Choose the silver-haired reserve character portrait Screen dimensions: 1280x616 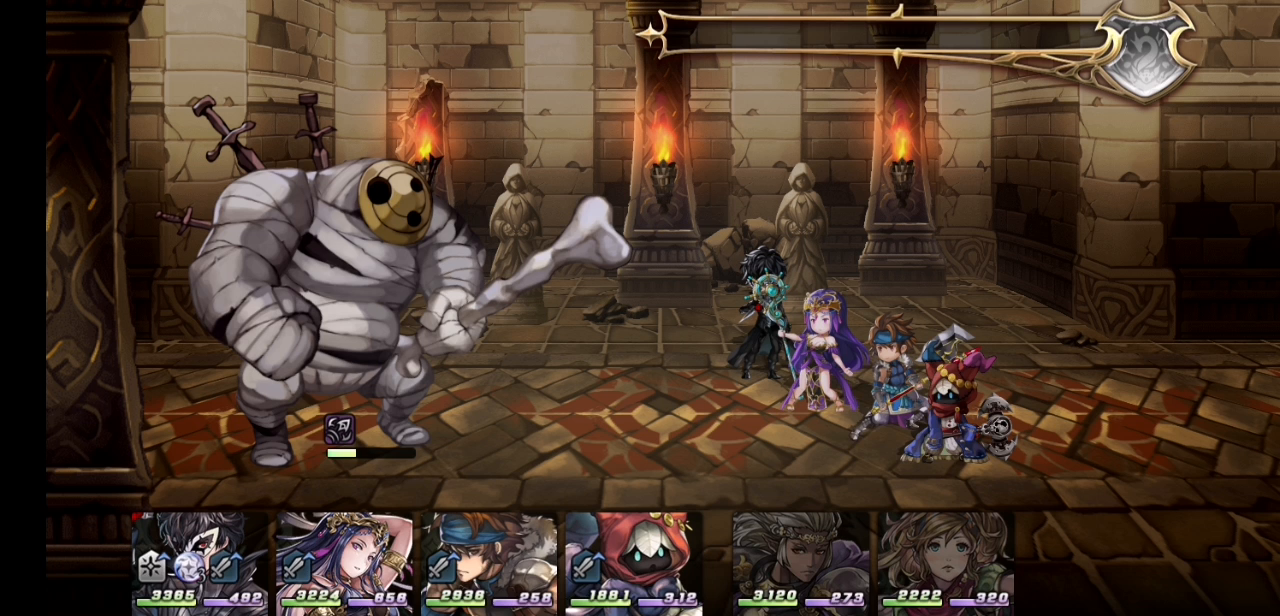[x=800, y=560]
